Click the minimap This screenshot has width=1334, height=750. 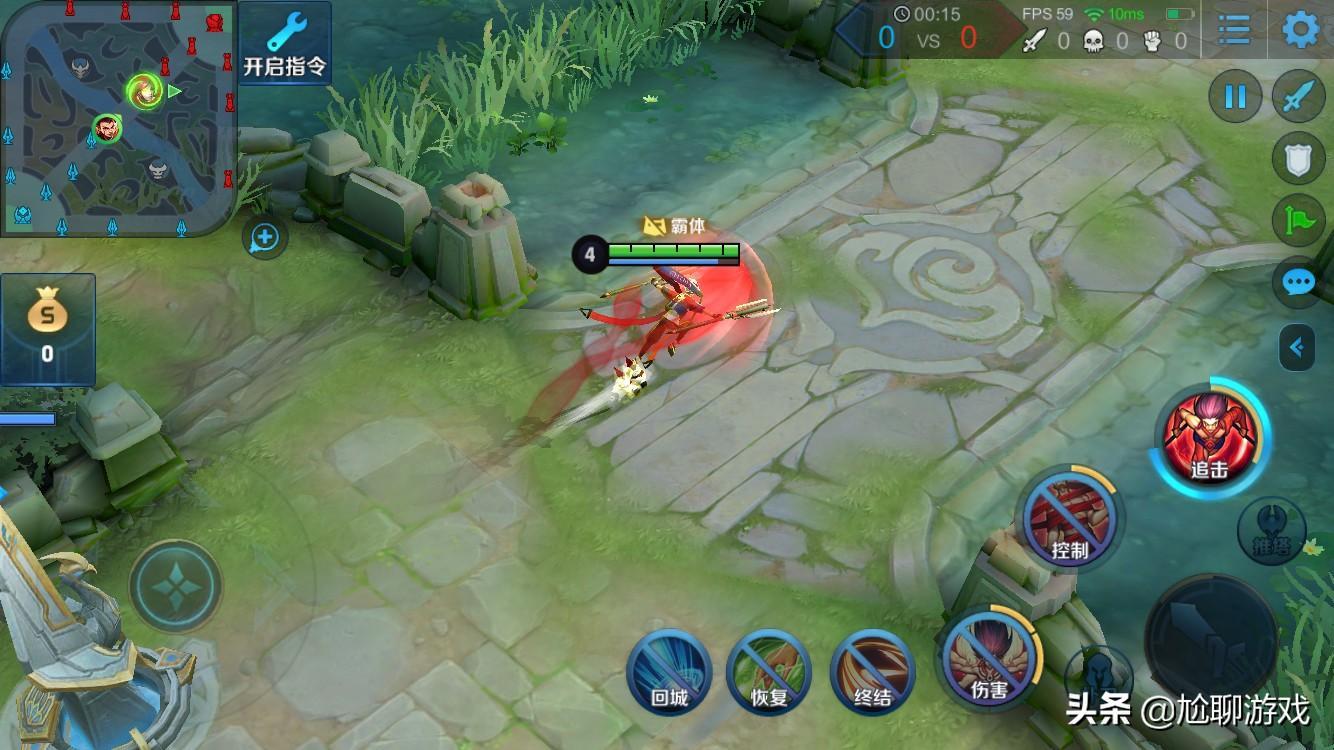118,118
